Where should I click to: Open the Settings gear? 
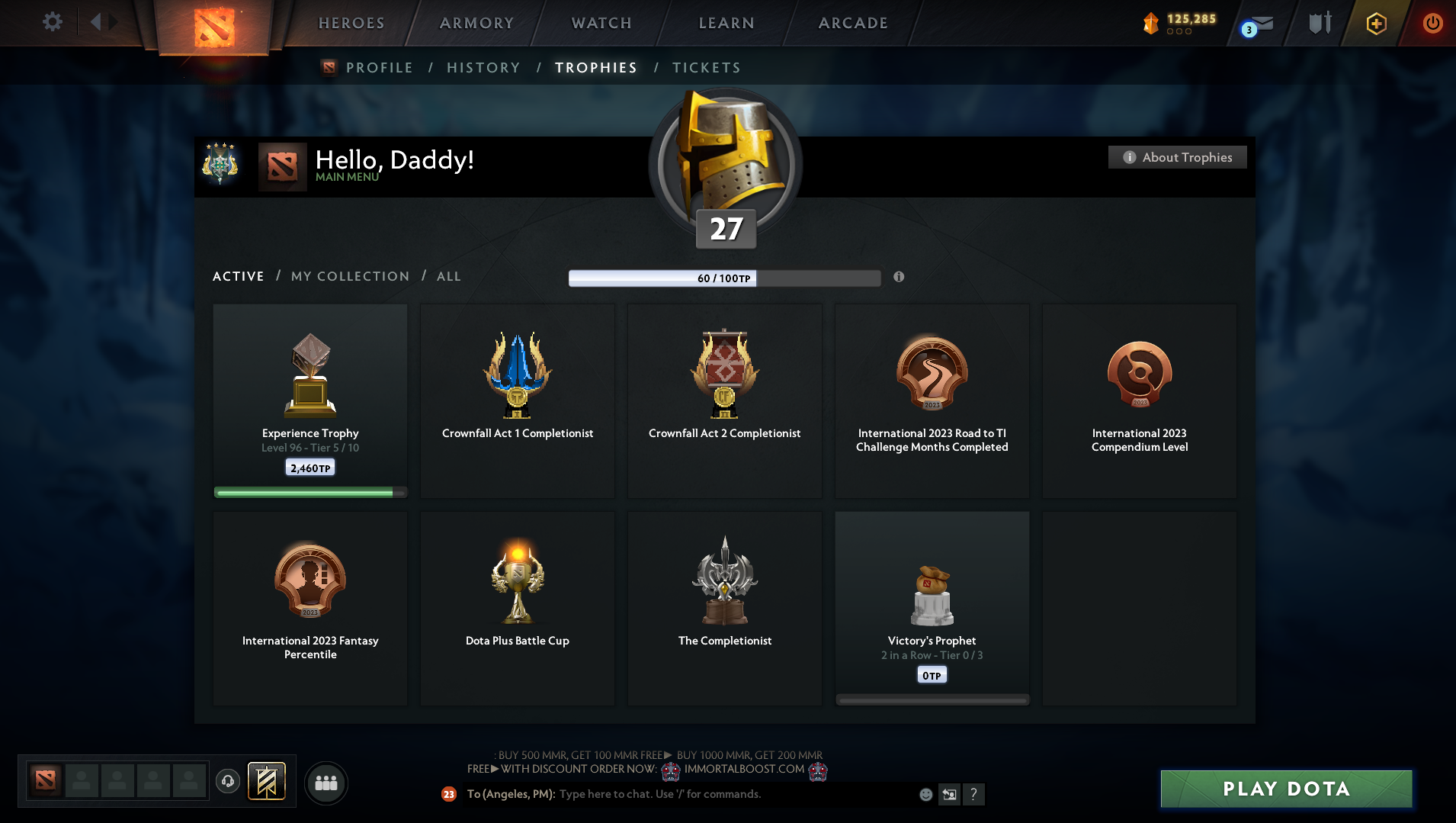click(52, 21)
